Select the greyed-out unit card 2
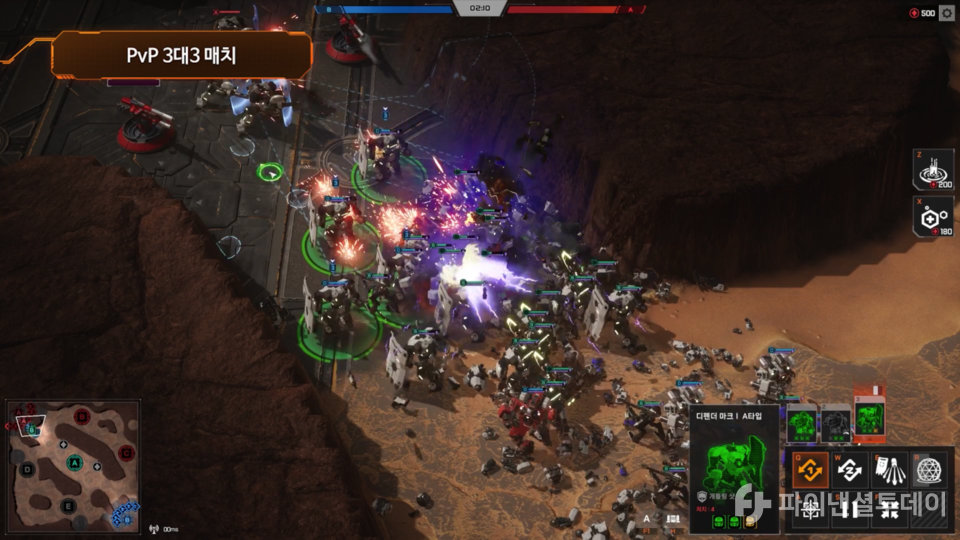This screenshot has width=960, height=540. (836, 423)
